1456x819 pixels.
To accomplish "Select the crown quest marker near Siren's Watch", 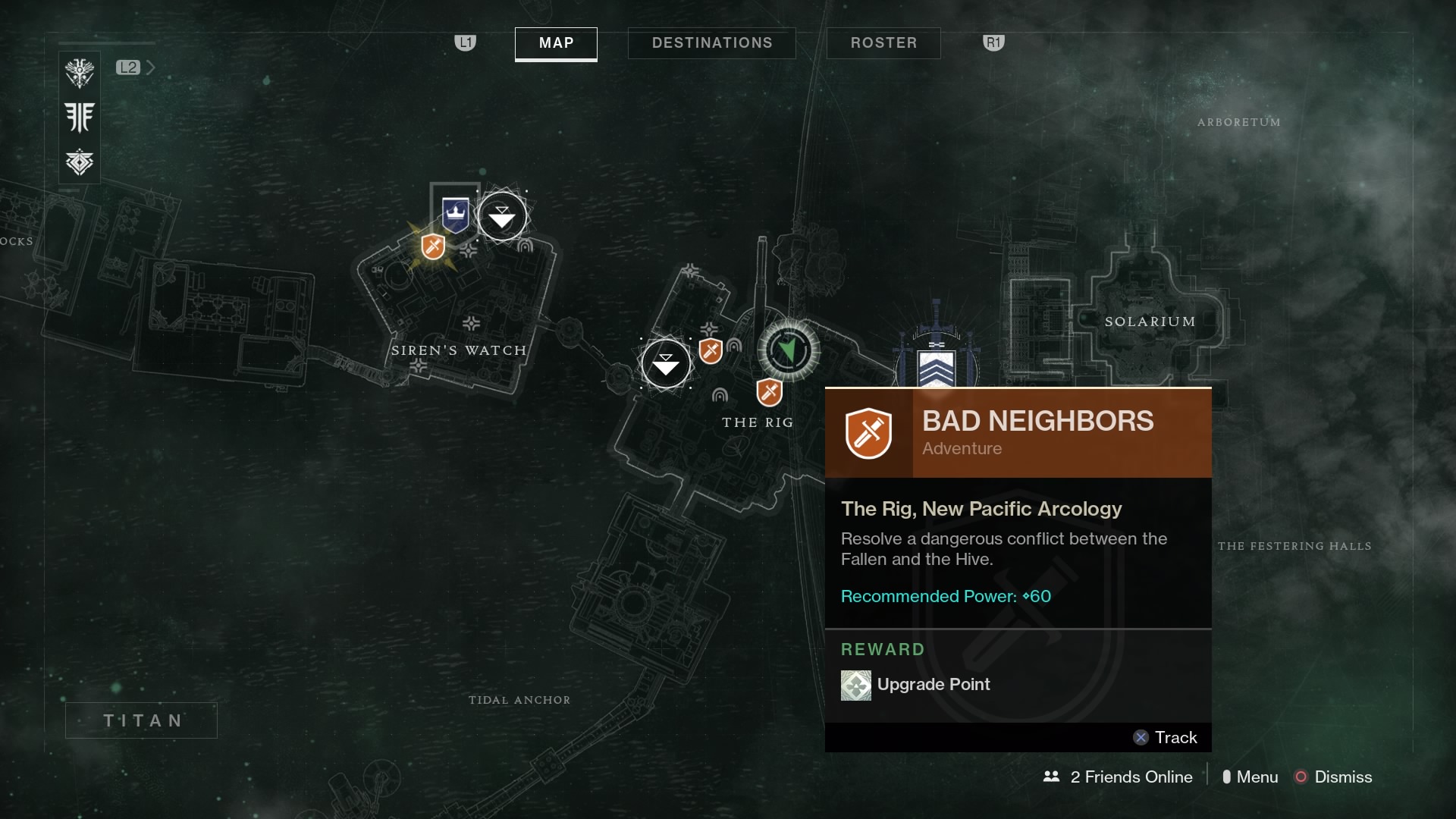I will tap(455, 215).
